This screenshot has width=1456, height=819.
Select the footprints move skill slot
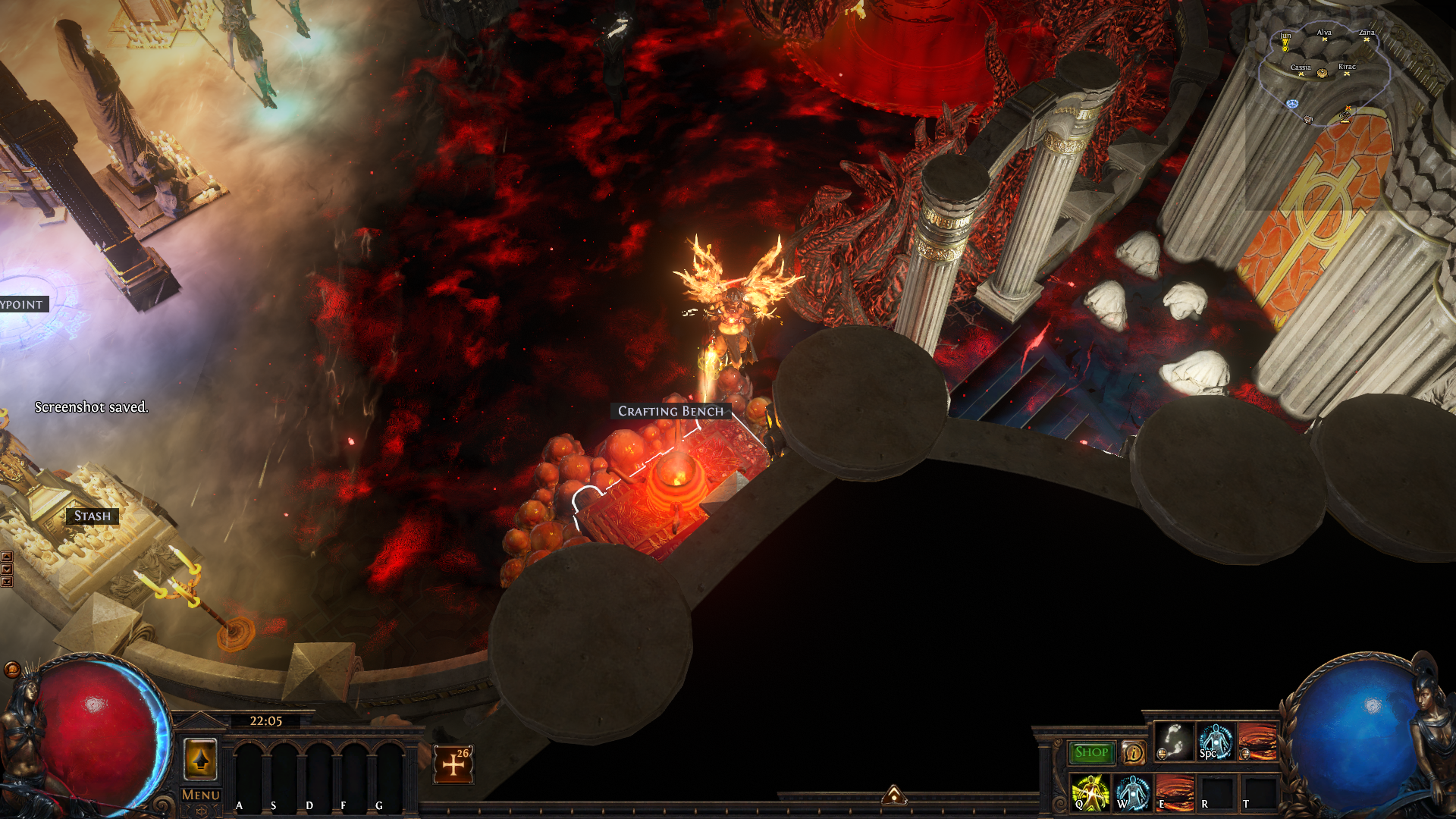[x=1173, y=741]
